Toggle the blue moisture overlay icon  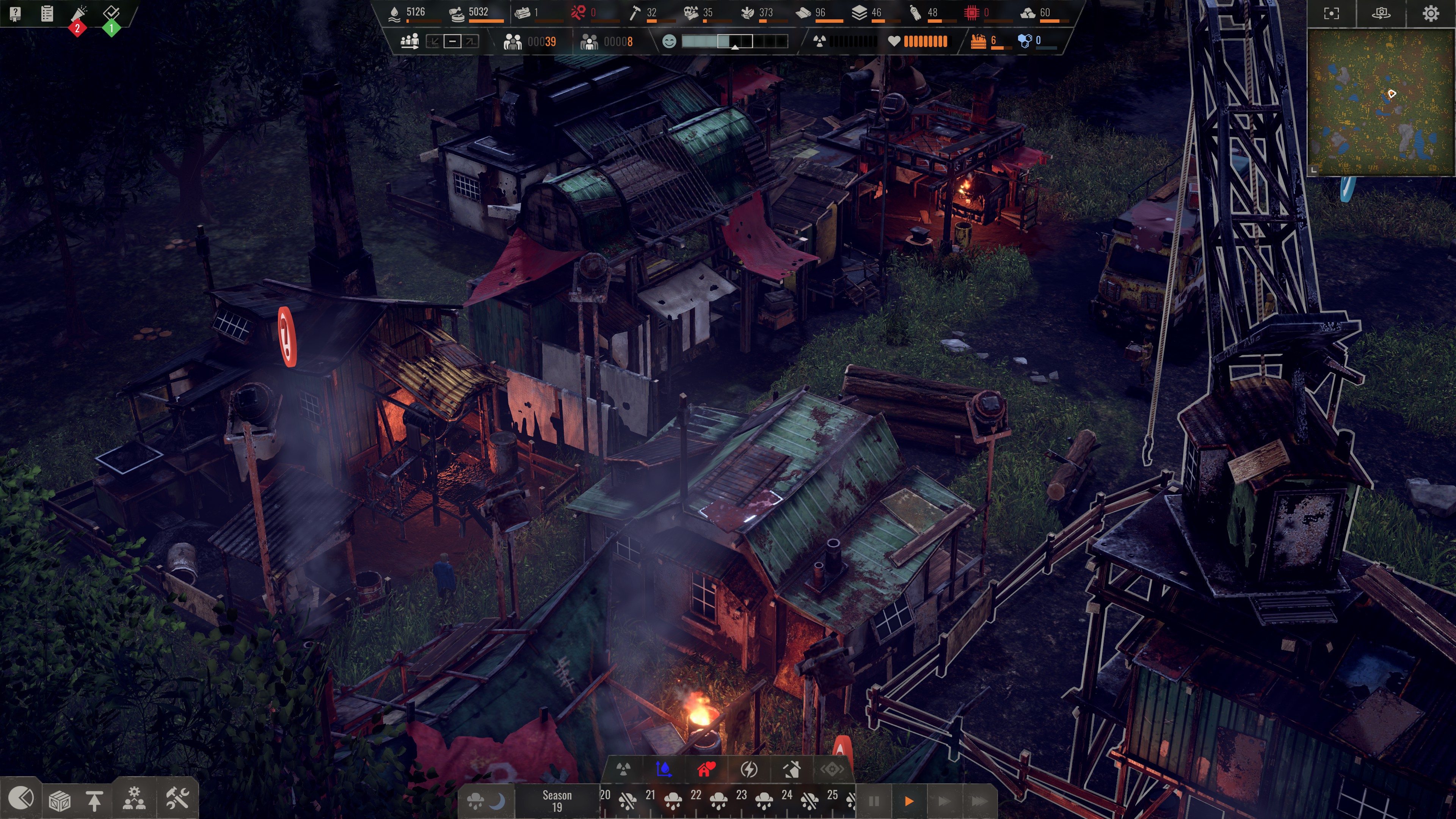click(x=664, y=769)
